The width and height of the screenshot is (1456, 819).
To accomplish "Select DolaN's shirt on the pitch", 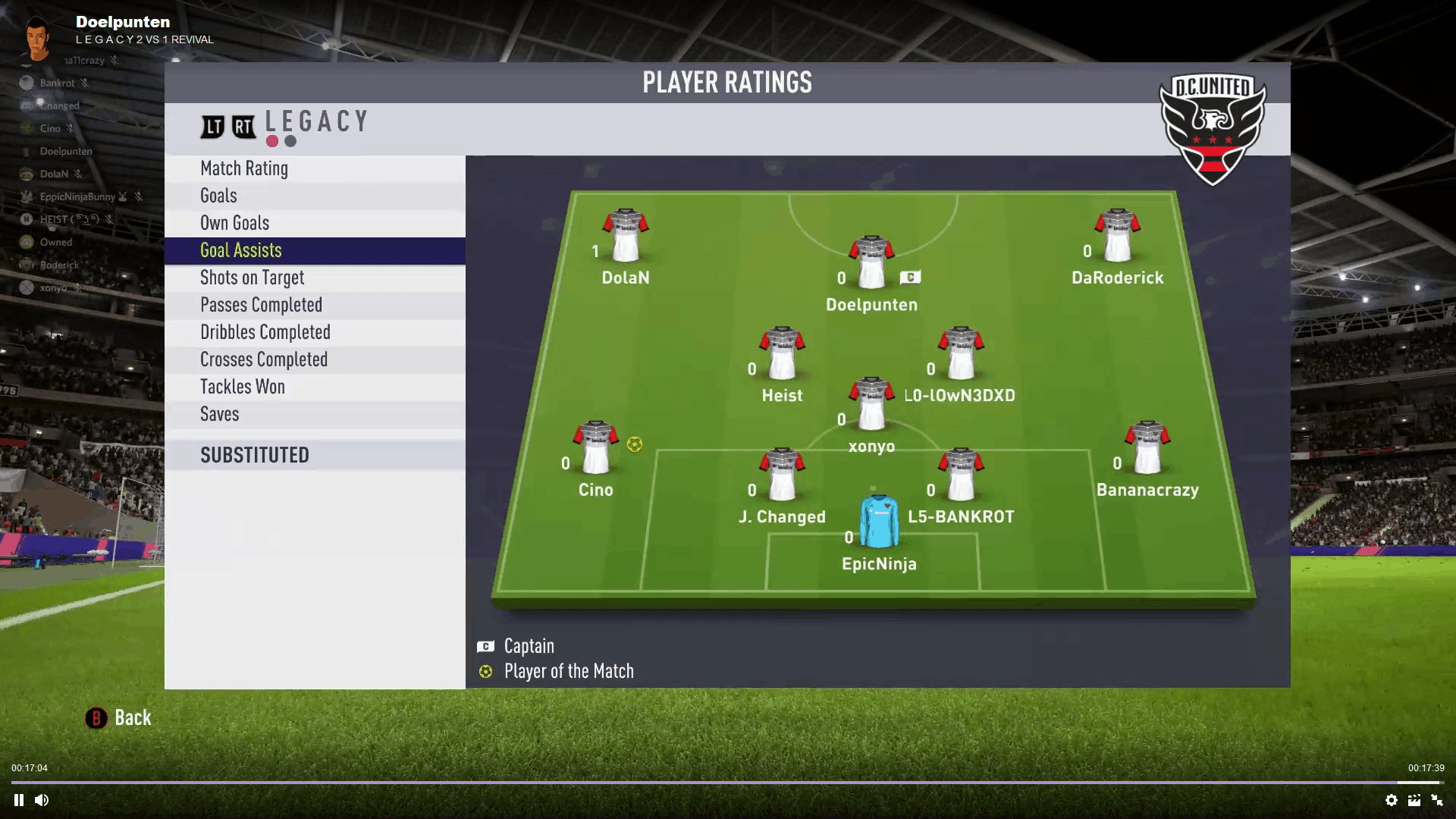I will pyautogui.click(x=626, y=237).
